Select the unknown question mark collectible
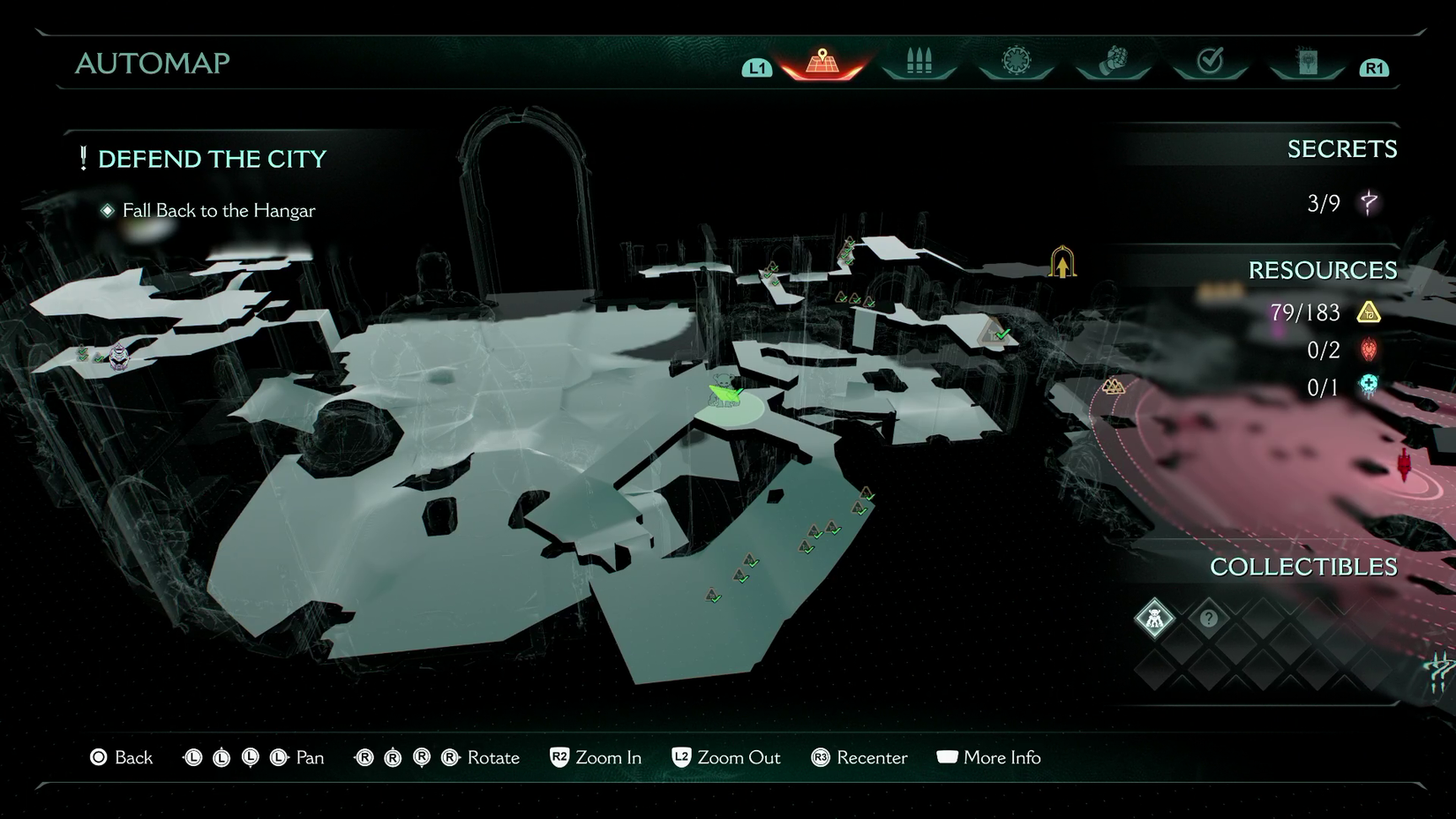 (x=1209, y=618)
